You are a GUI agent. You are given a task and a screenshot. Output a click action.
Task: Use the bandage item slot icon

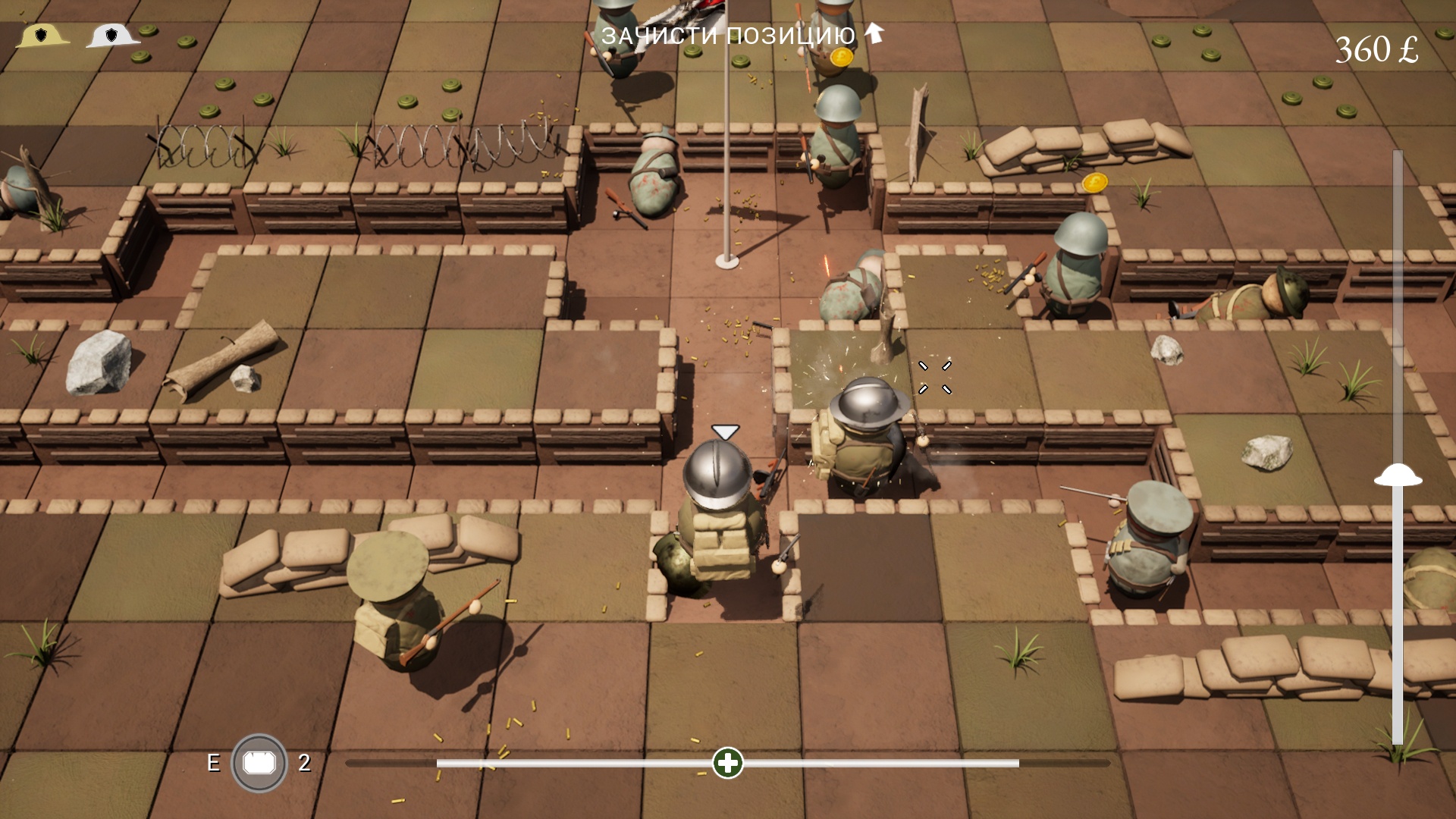click(x=259, y=763)
